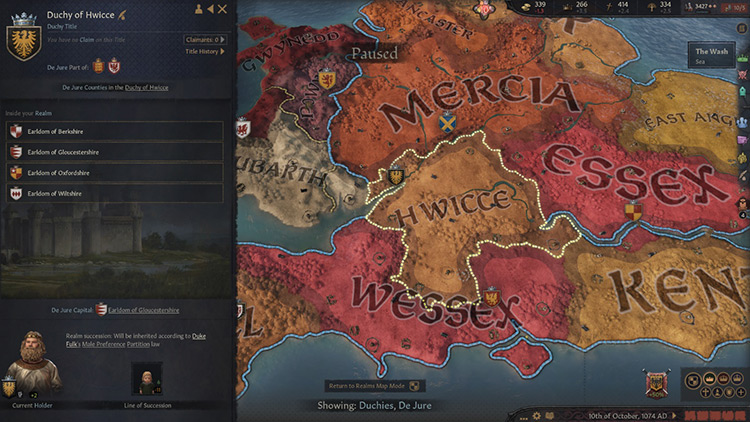The image size is (750, 422).
Task: Select the Earldom of Gloucestershire row
Action: click(x=115, y=152)
